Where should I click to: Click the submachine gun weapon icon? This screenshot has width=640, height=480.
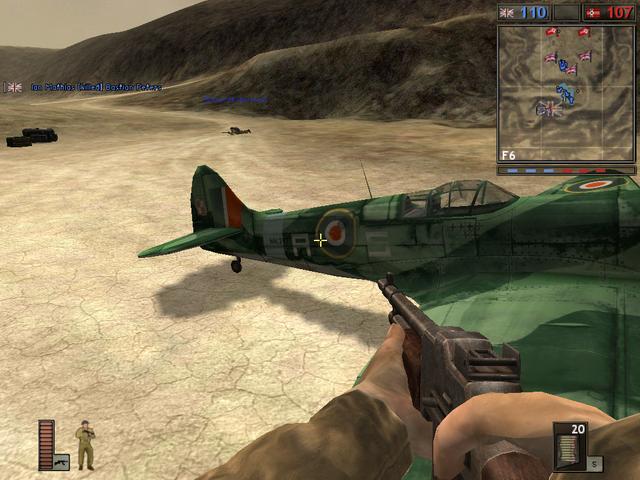pyautogui.click(x=61, y=462)
